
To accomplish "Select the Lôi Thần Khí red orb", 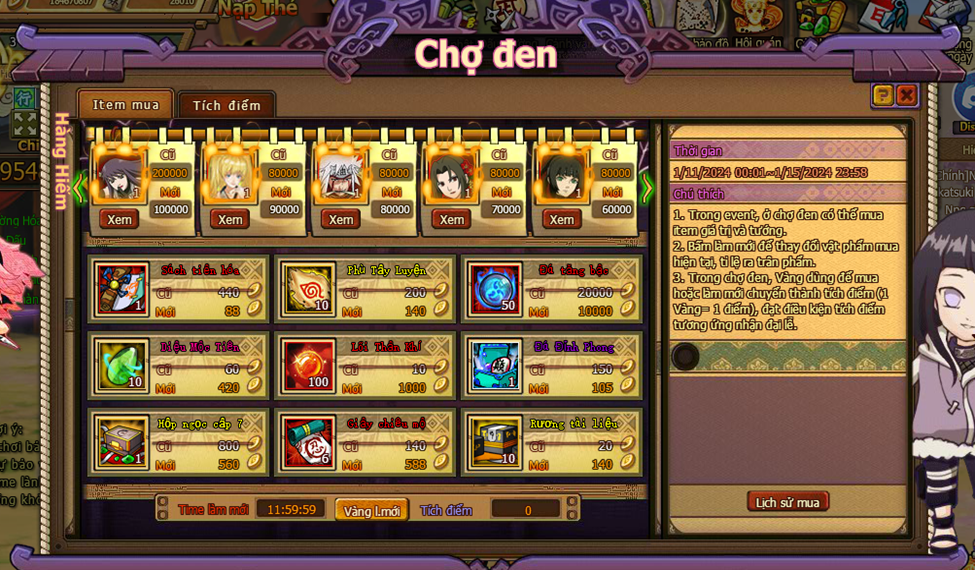I will tap(307, 365).
